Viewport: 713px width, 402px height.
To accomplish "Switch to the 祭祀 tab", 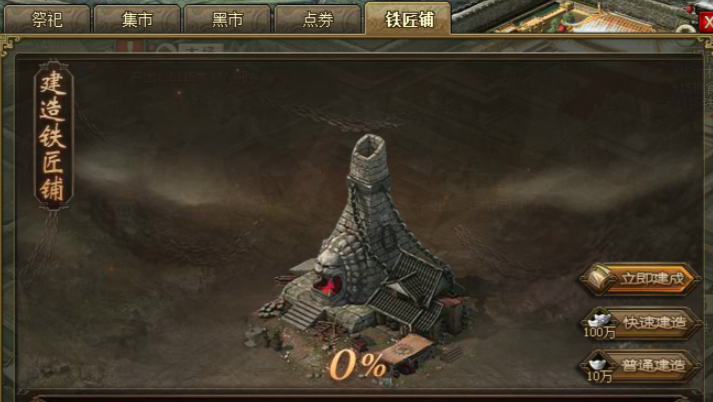I will click(46, 19).
